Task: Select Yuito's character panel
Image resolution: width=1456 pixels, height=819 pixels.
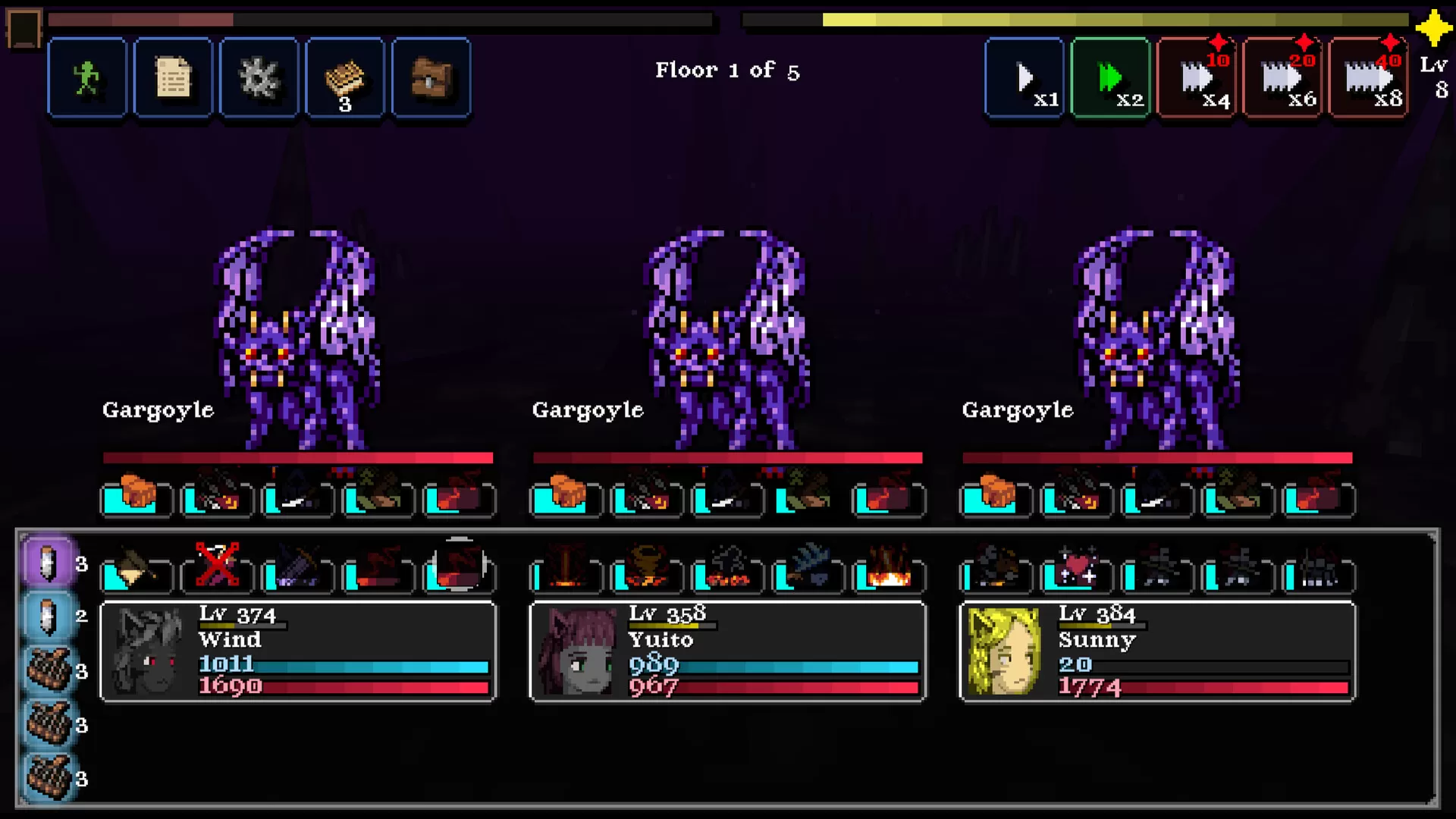Action: [727, 652]
